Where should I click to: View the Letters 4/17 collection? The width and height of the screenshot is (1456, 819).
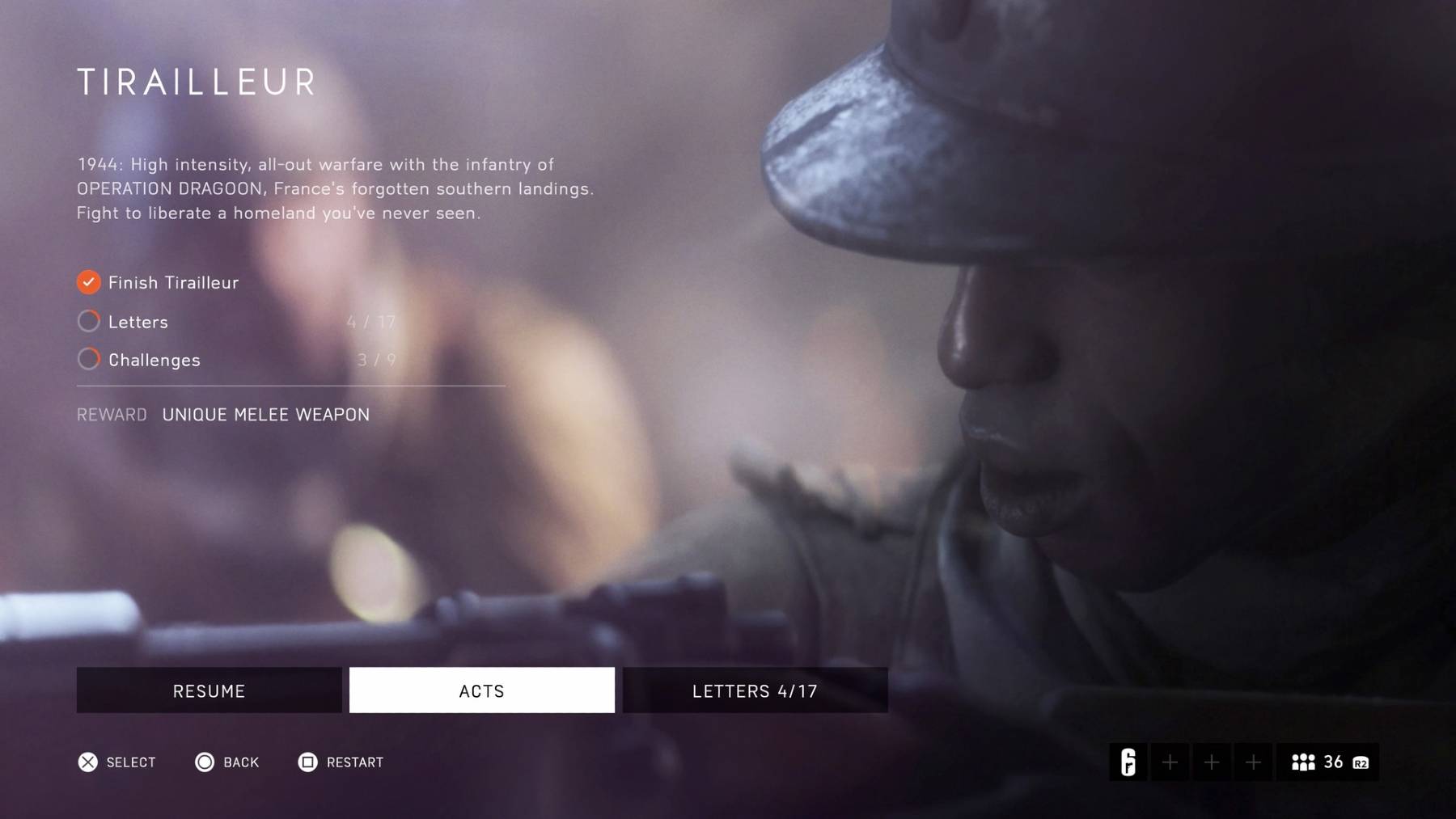[755, 690]
